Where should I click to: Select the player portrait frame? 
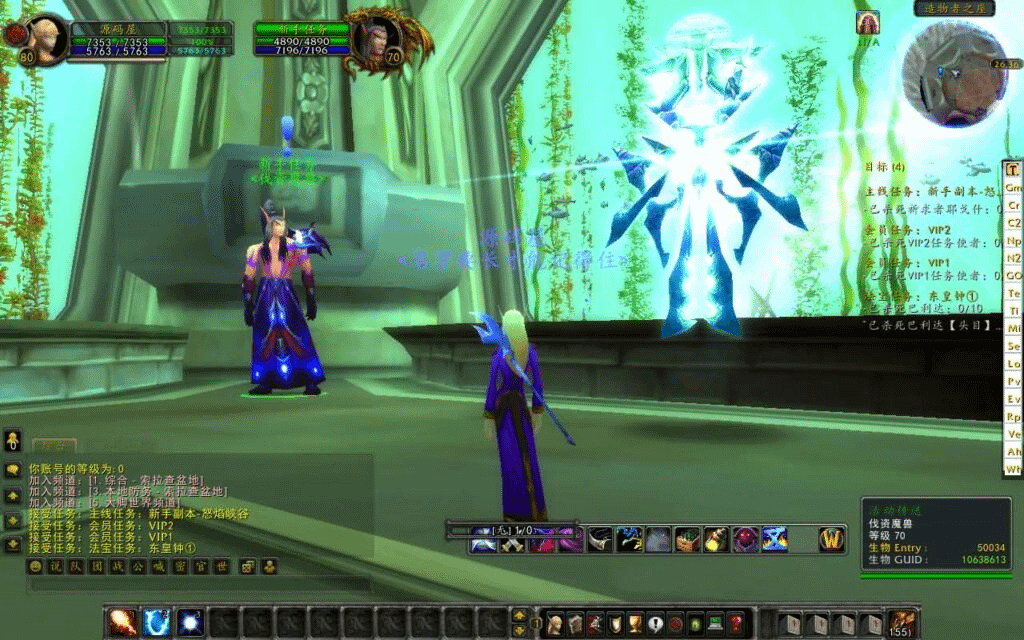pyautogui.click(x=47, y=39)
